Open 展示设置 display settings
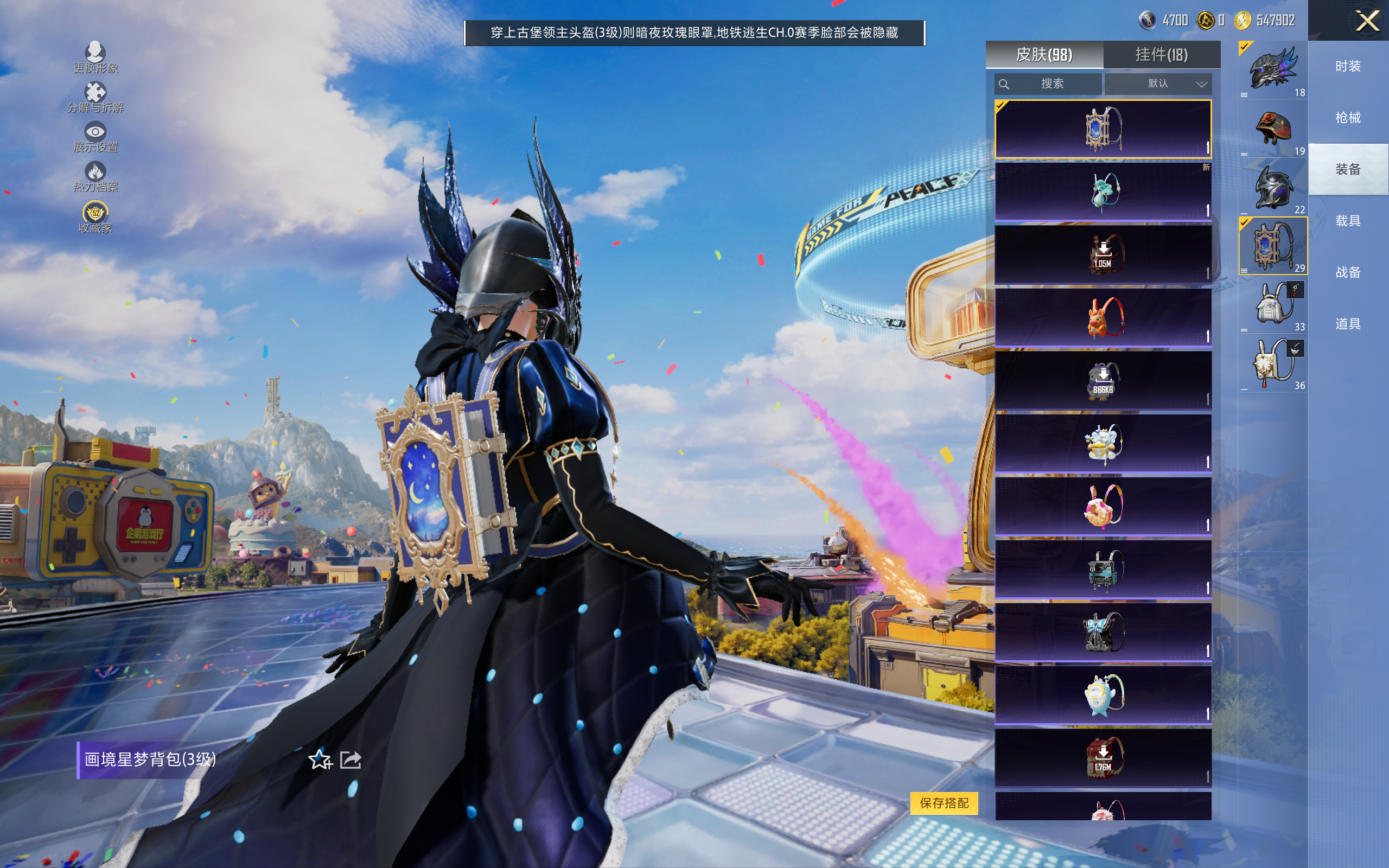The height and width of the screenshot is (868, 1389). [x=95, y=137]
